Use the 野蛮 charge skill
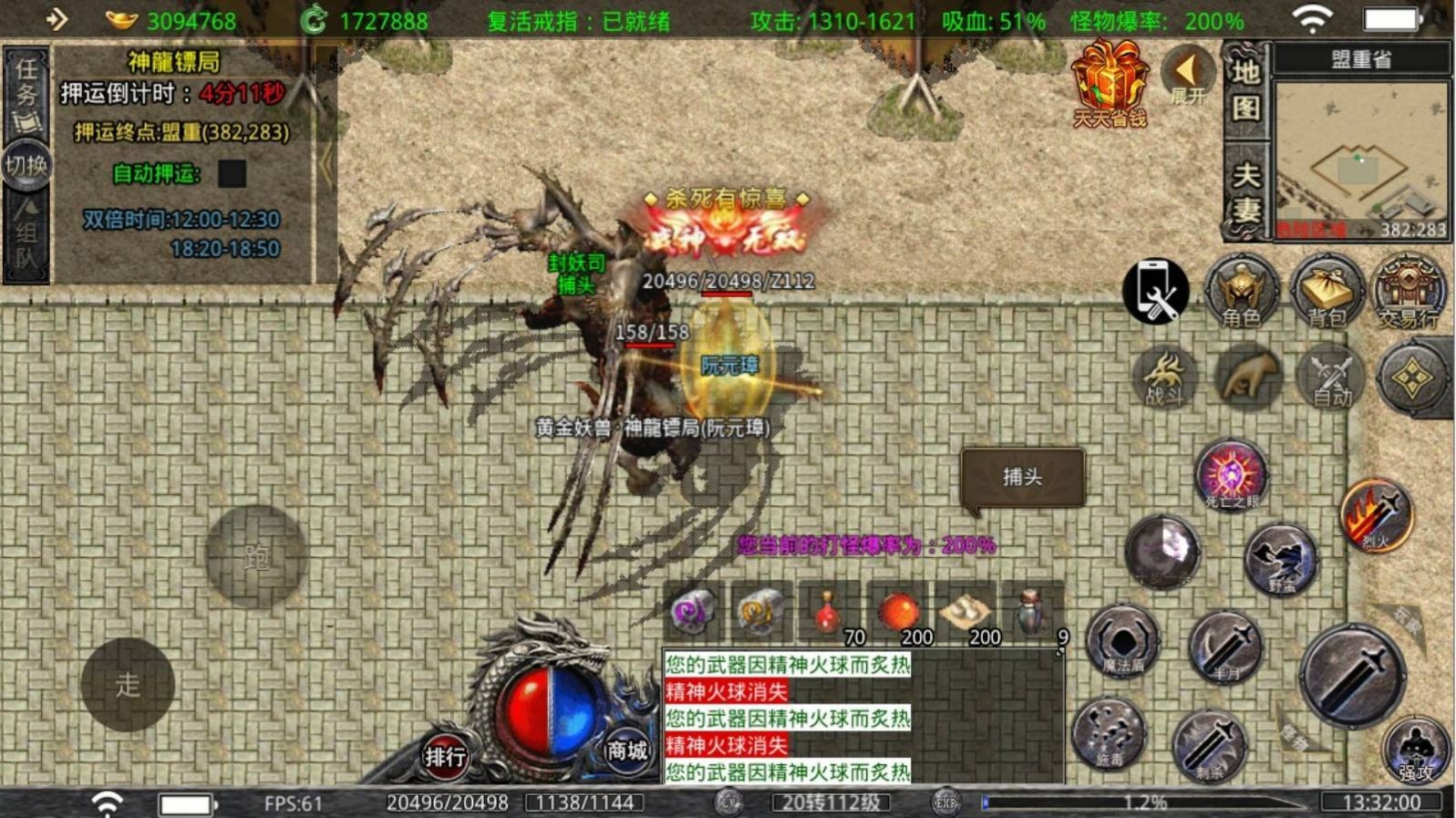This screenshot has height=818, width=1456. coord(1281,559)
